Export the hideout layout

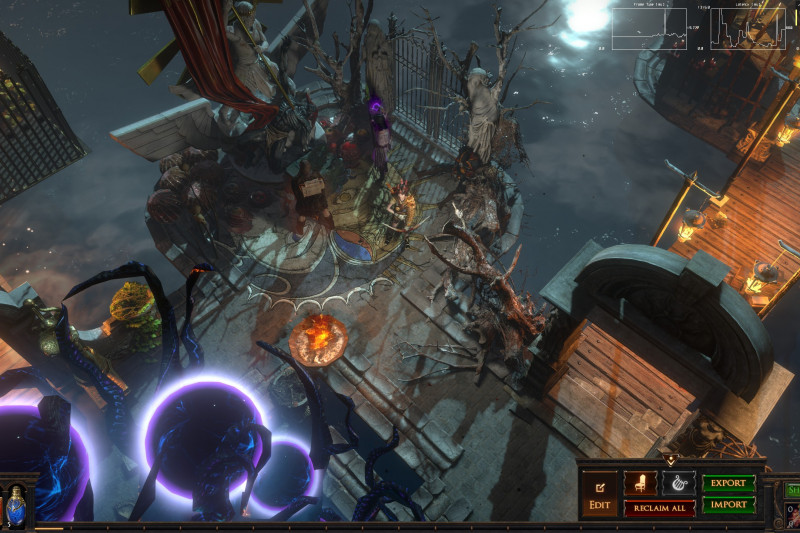coord(728,483)
